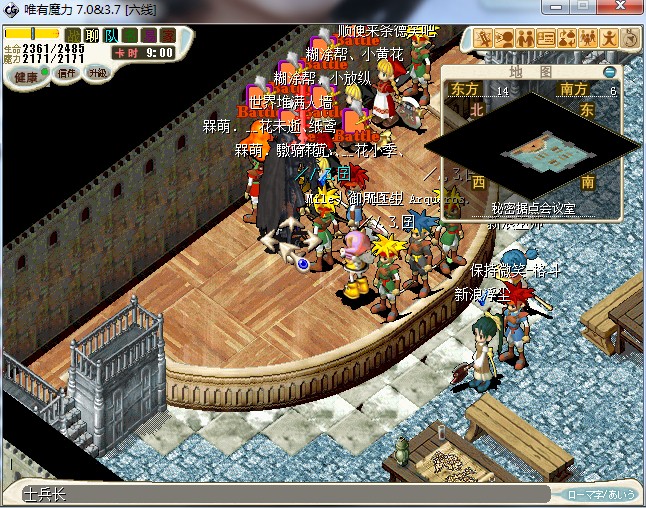Viewport: 646px width, 508px height.
Task: Choose the two-person party action icon
Action: (526, 39)
